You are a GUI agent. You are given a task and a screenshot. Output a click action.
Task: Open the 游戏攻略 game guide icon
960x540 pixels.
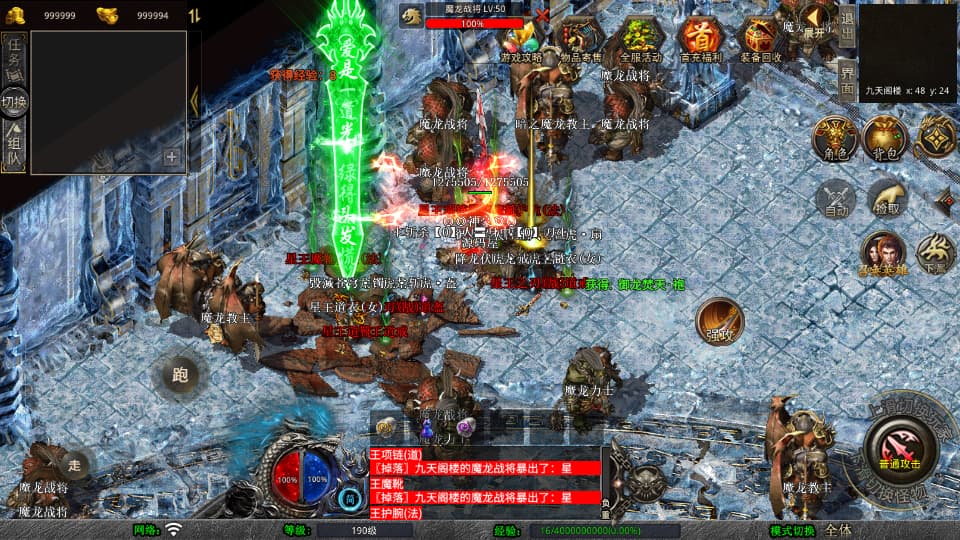point(522,40)
